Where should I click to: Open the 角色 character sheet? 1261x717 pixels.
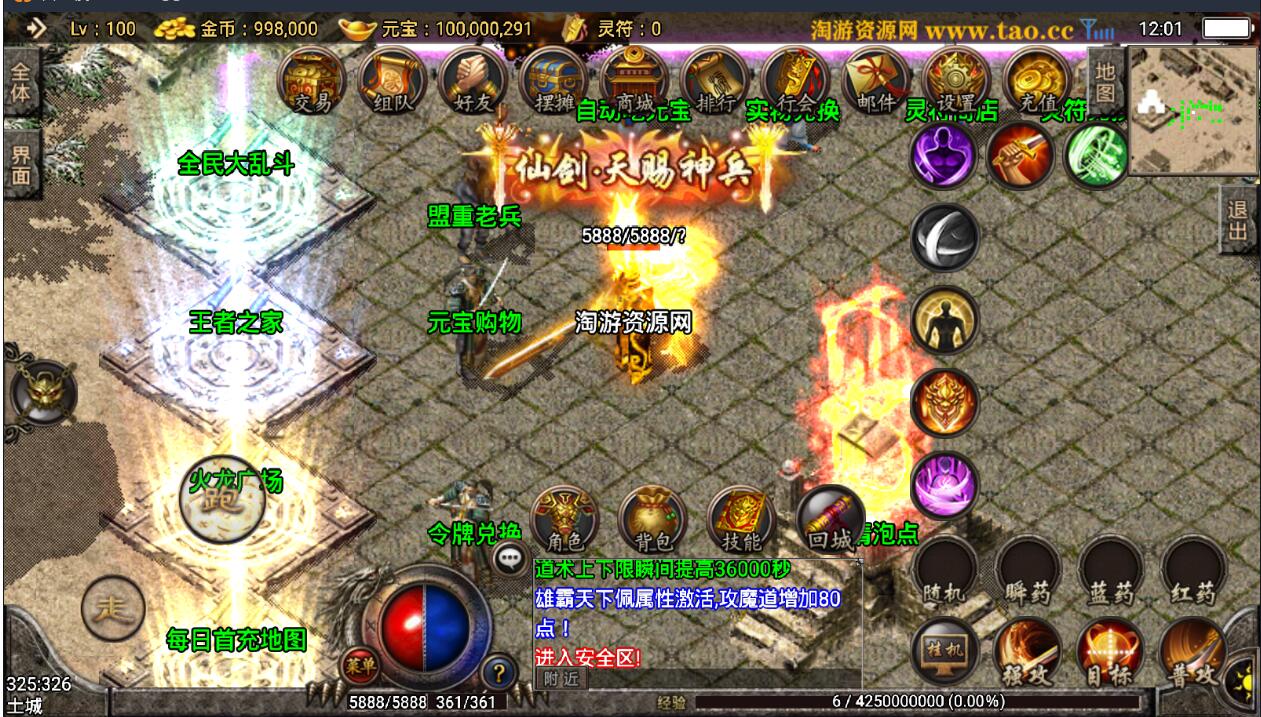565,520
